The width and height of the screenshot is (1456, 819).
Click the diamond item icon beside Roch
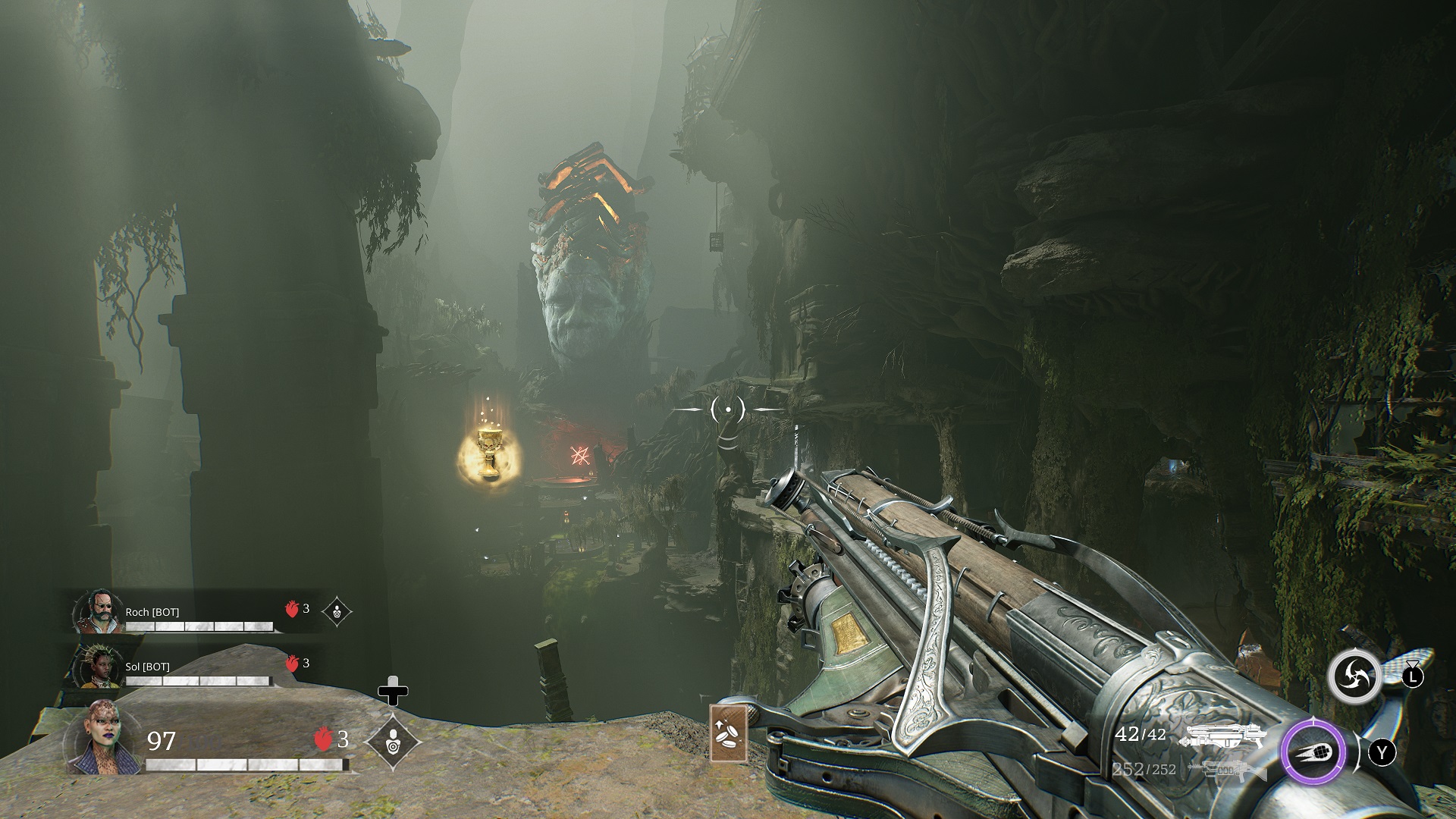(x=337, y=610)
